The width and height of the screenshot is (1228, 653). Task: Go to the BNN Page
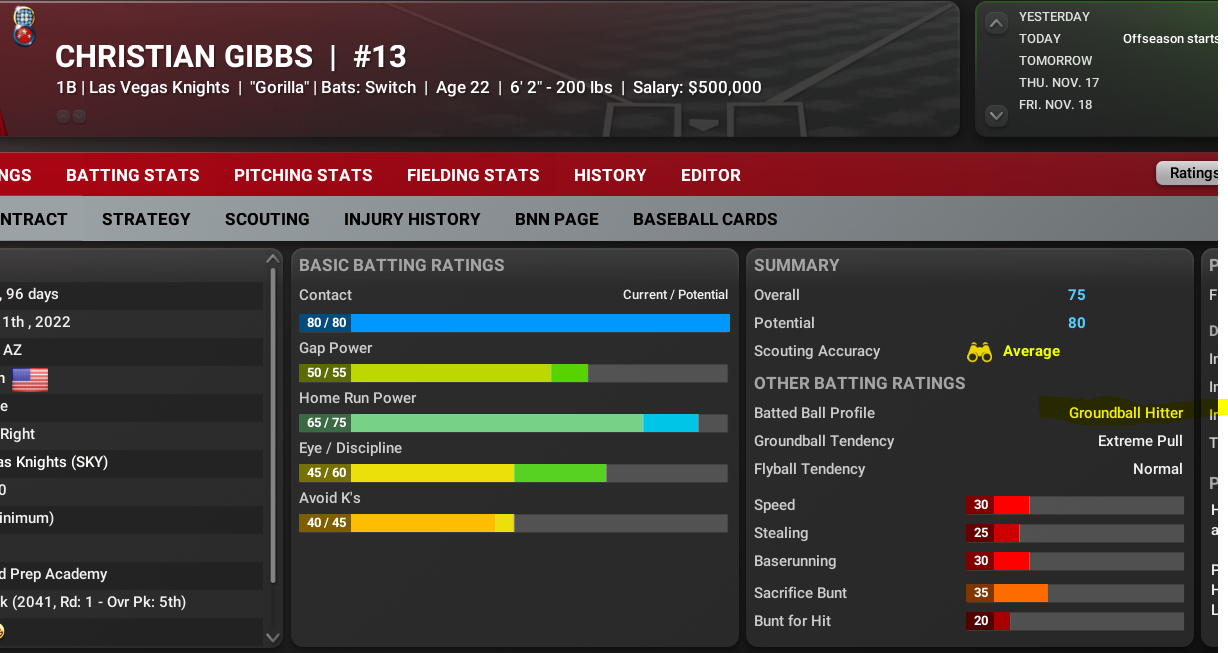point(557,219)
